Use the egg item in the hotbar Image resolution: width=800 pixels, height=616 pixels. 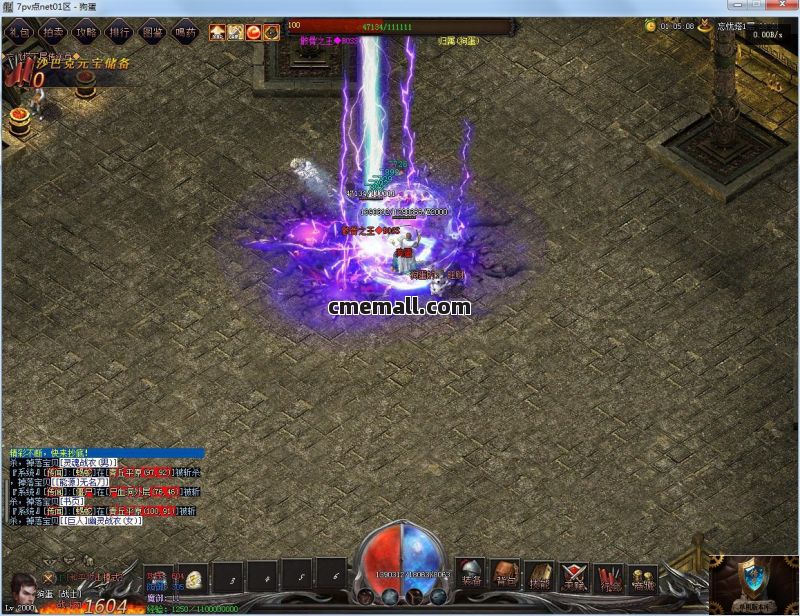(x=195, y=577)
